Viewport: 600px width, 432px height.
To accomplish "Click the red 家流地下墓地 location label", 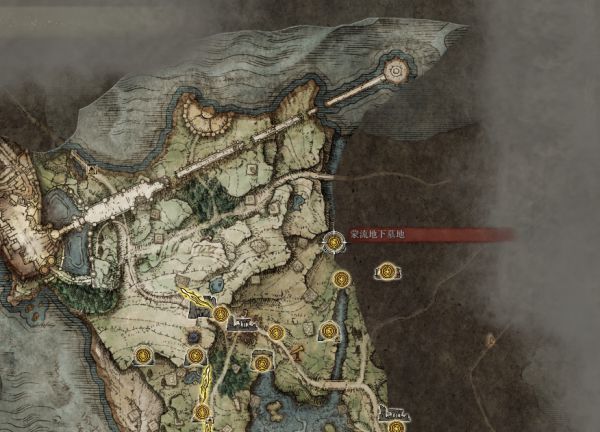I will click(x=377, y=235).
